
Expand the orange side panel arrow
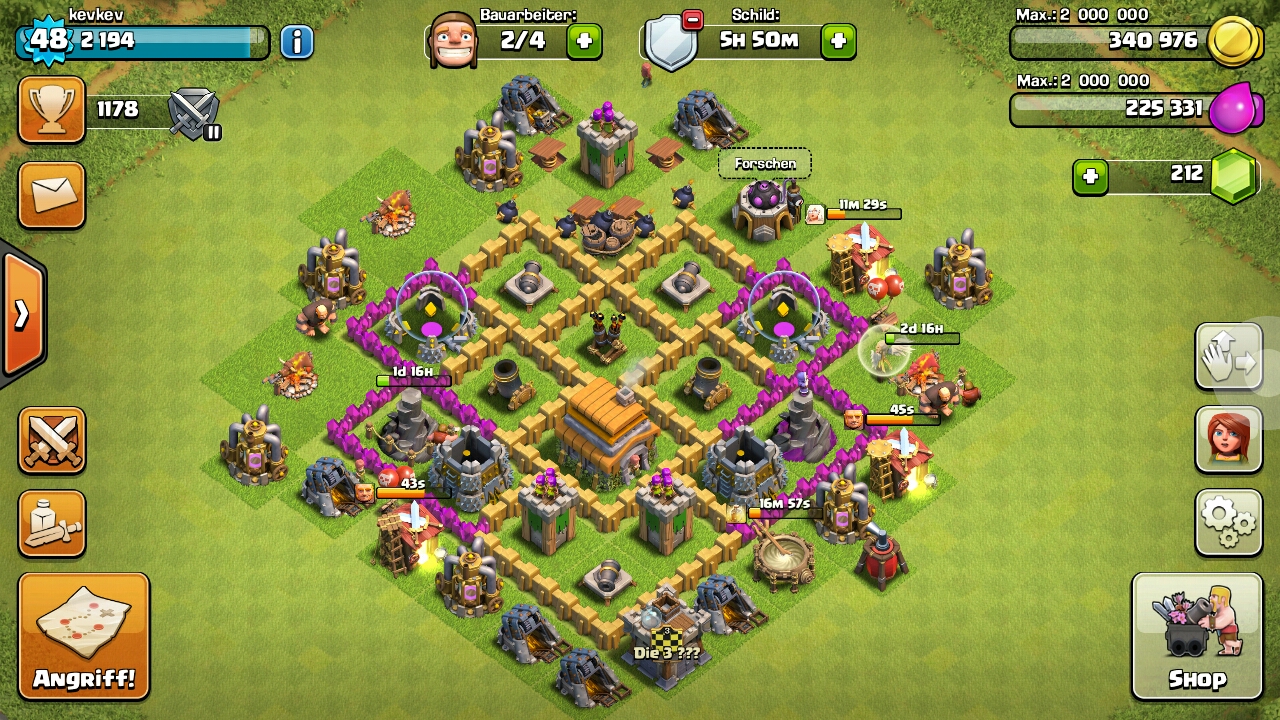point(22,315)
